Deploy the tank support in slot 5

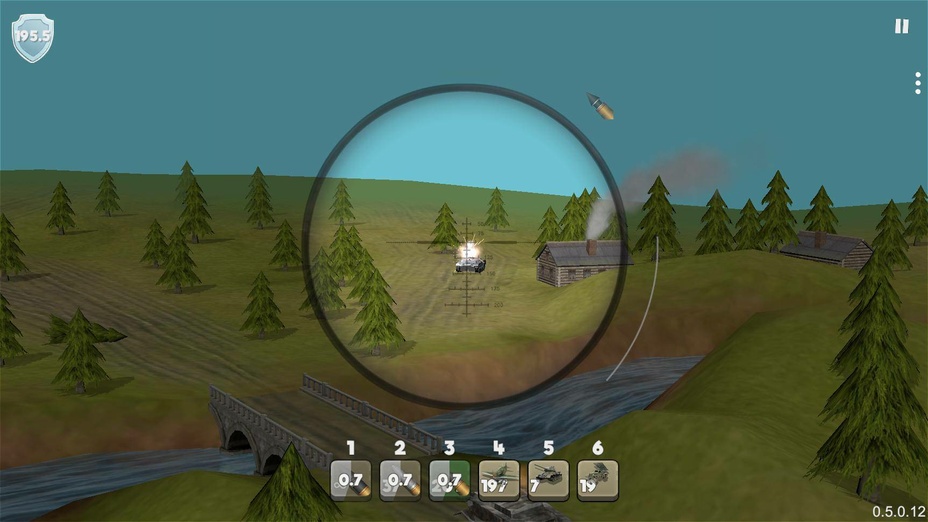(x=548, y=480)
